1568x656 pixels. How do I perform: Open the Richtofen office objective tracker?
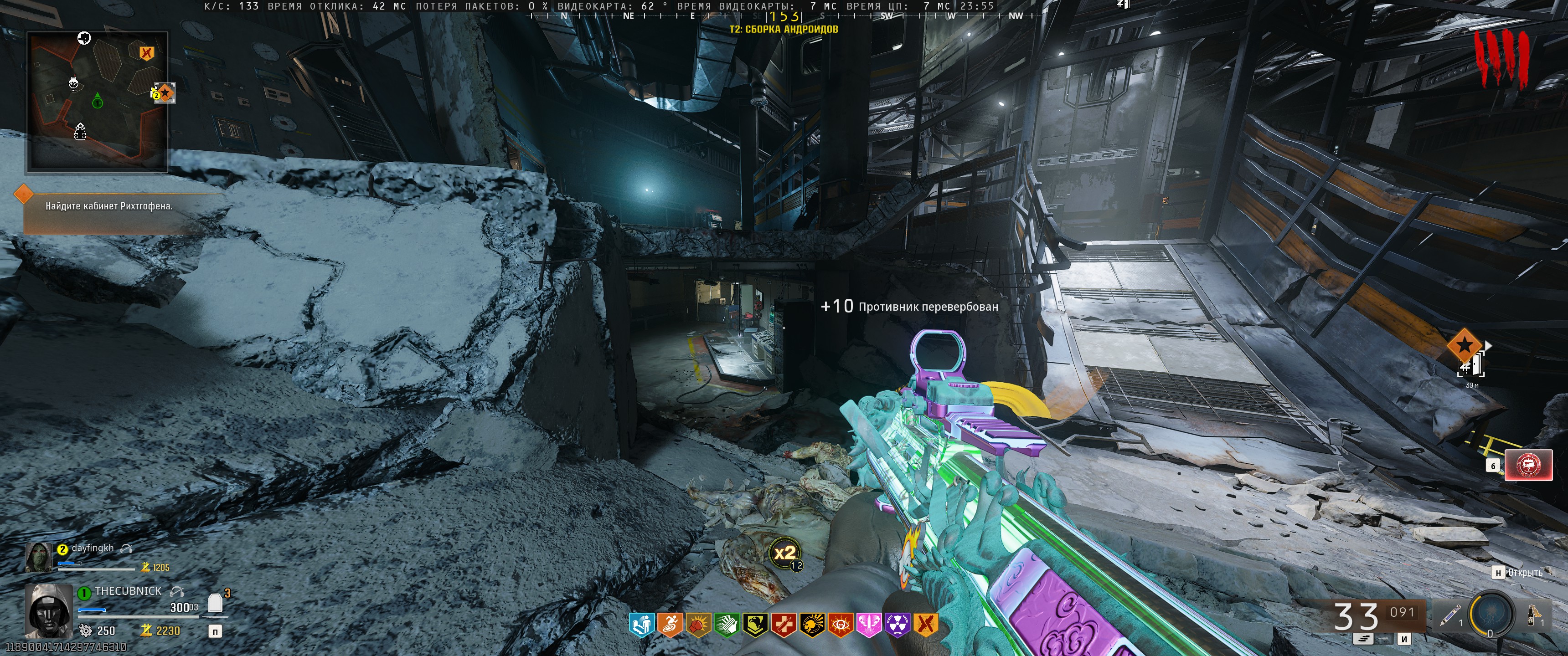tap(109, 206)
